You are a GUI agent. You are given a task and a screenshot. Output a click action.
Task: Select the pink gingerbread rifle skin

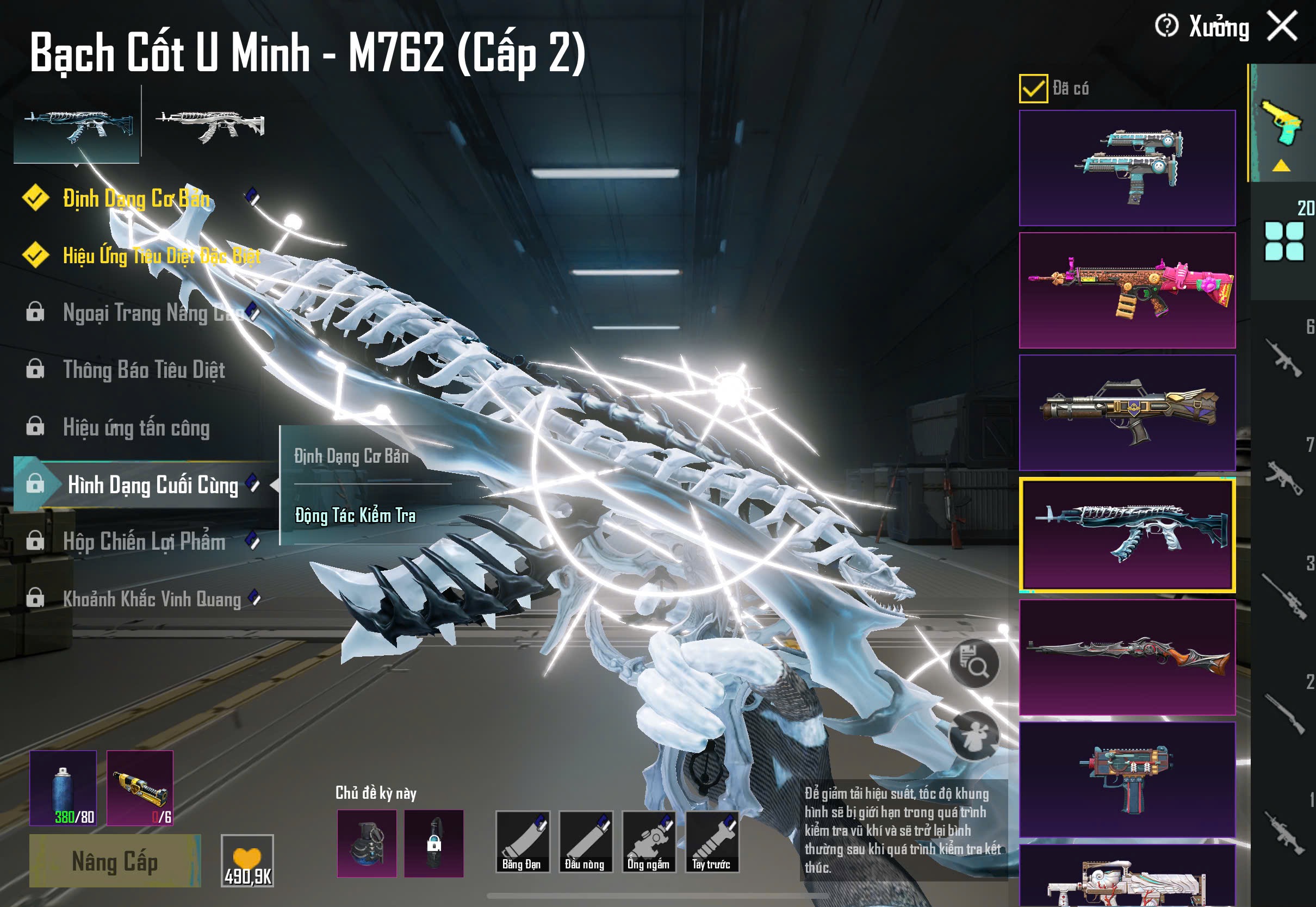coord(1127,290)
